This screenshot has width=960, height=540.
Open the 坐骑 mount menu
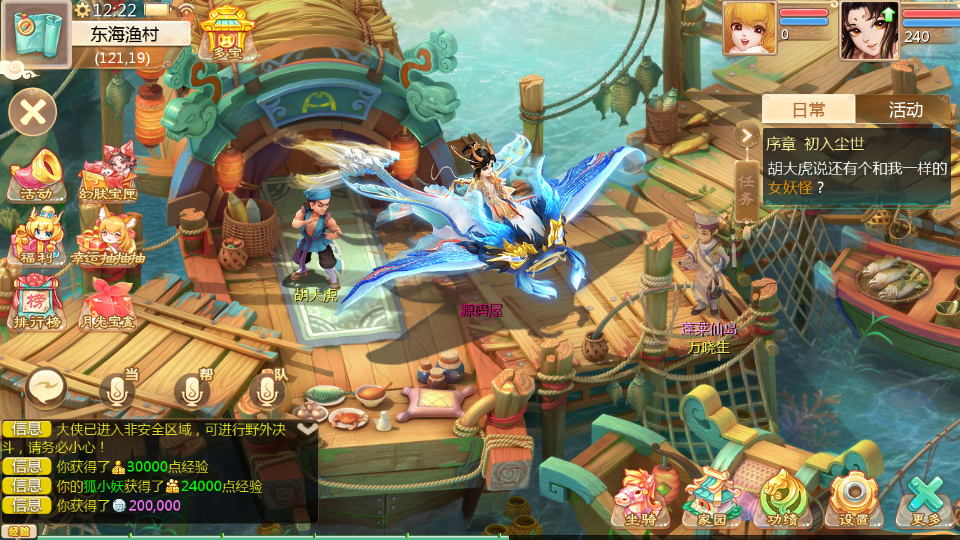pyautogui.click(x=640, y=497)
